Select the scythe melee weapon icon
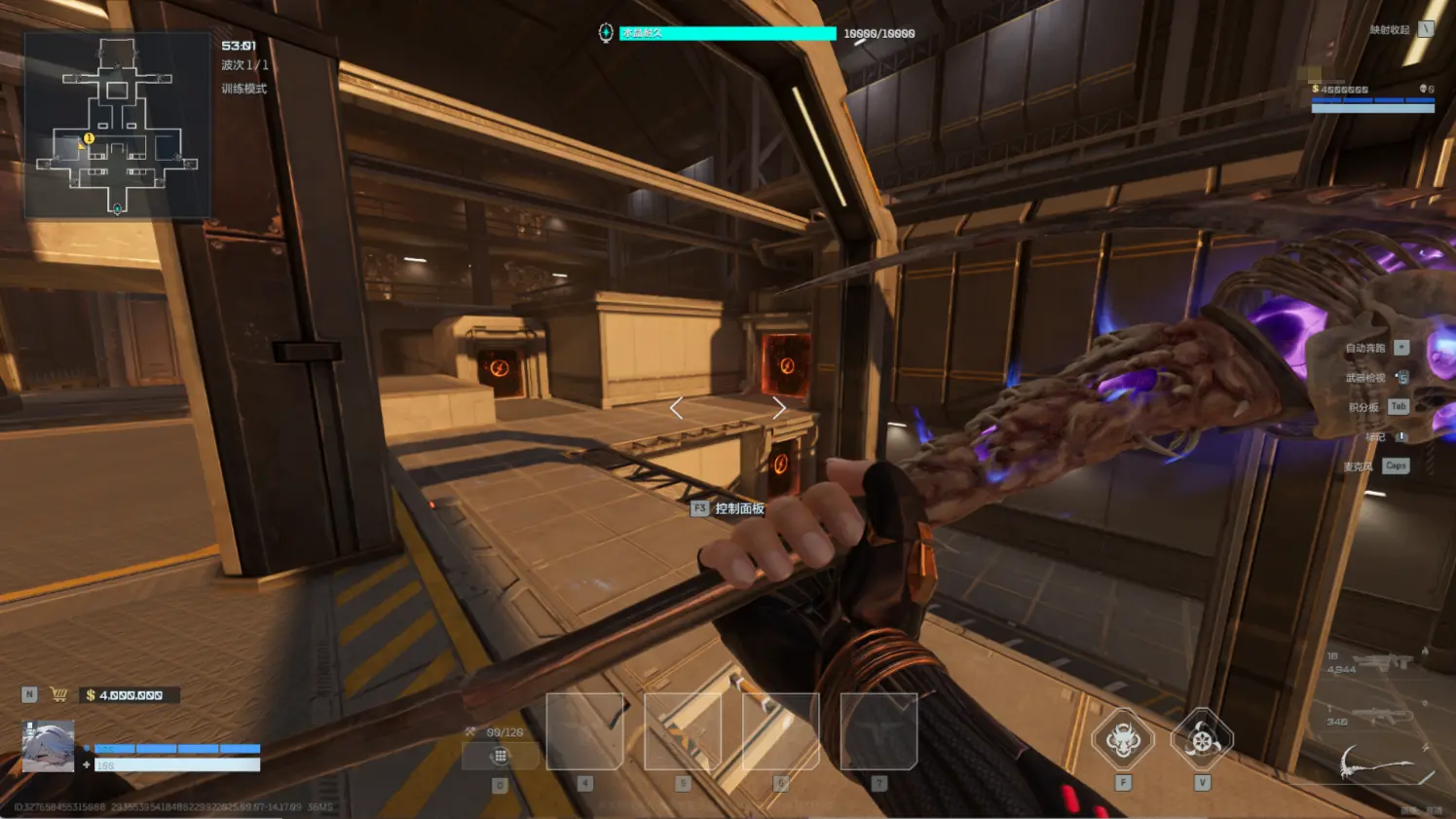 pos(1385,765)
